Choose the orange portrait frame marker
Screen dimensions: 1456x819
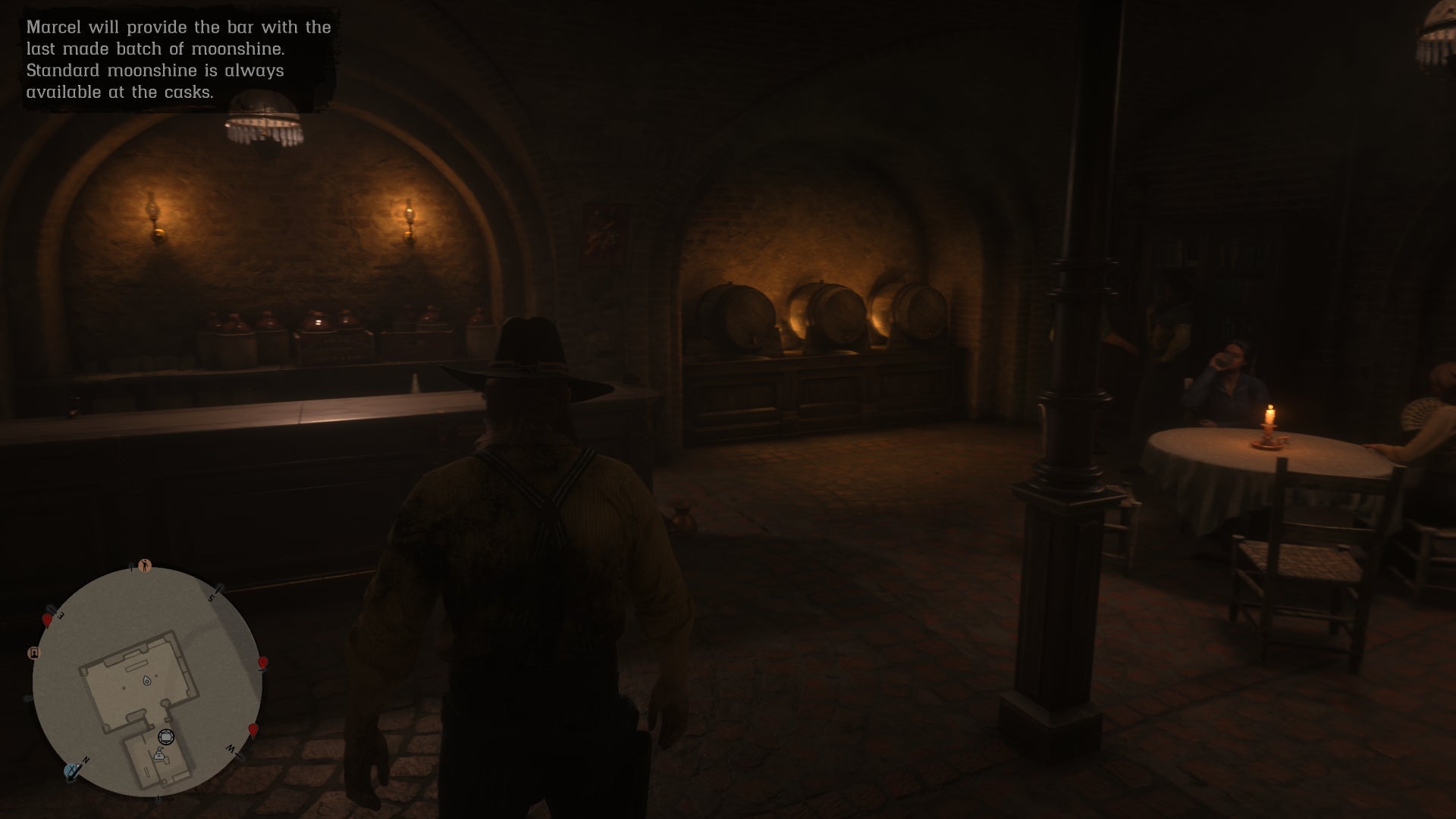(33, 653)
